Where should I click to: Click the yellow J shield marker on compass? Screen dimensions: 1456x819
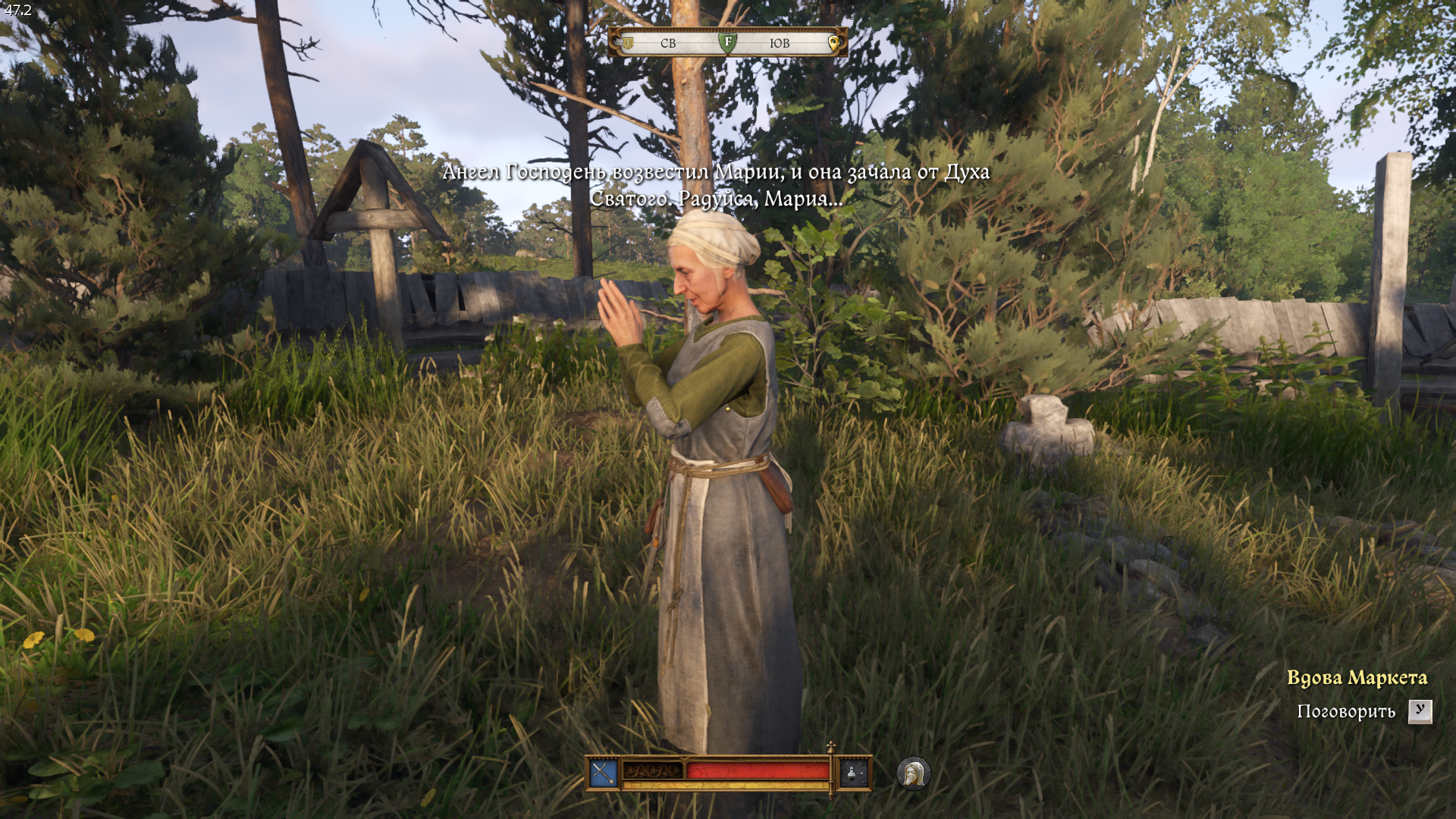coord(628,42)
